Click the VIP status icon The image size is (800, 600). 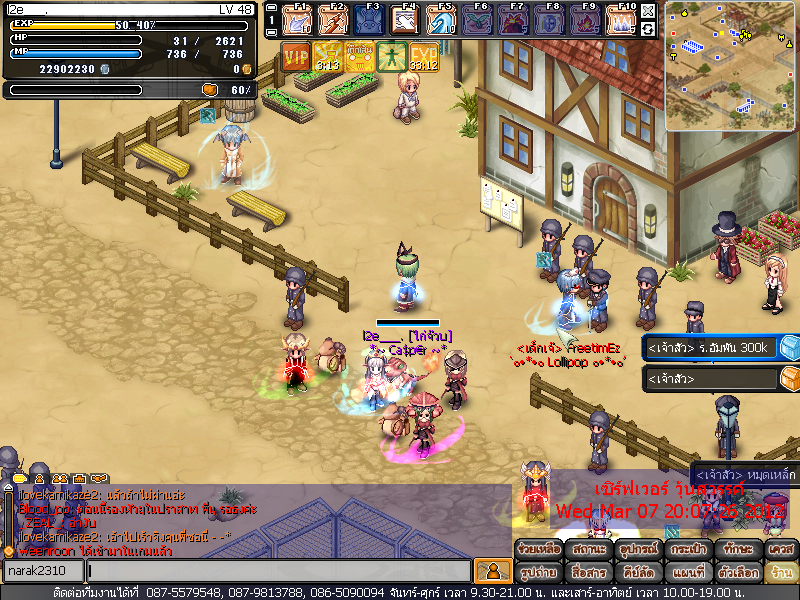(x=296, y=56)
